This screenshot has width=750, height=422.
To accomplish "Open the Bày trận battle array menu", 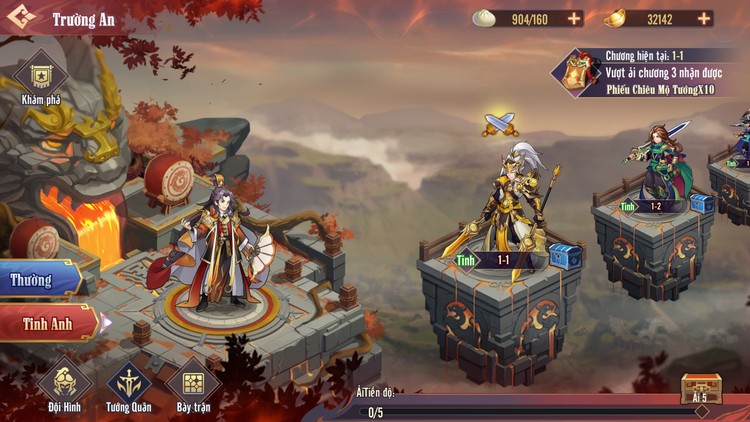I will (193, 385).
